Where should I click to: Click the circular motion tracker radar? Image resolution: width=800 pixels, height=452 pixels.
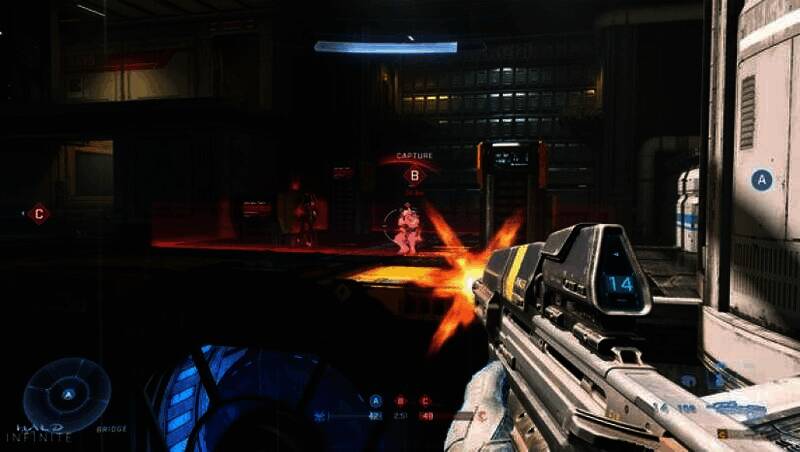67,394
